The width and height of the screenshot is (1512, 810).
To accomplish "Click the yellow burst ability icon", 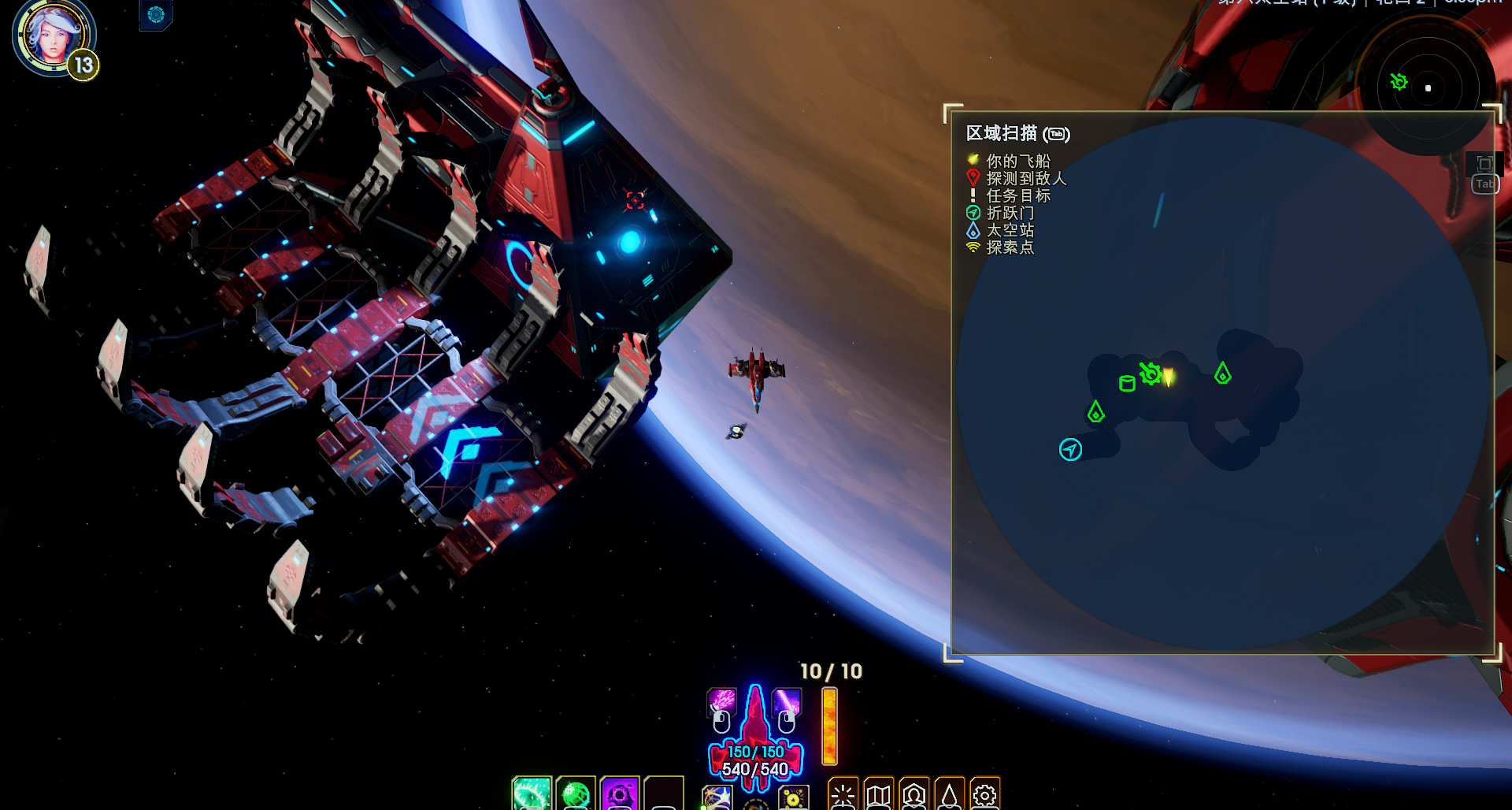I will [x=793, y=798].
